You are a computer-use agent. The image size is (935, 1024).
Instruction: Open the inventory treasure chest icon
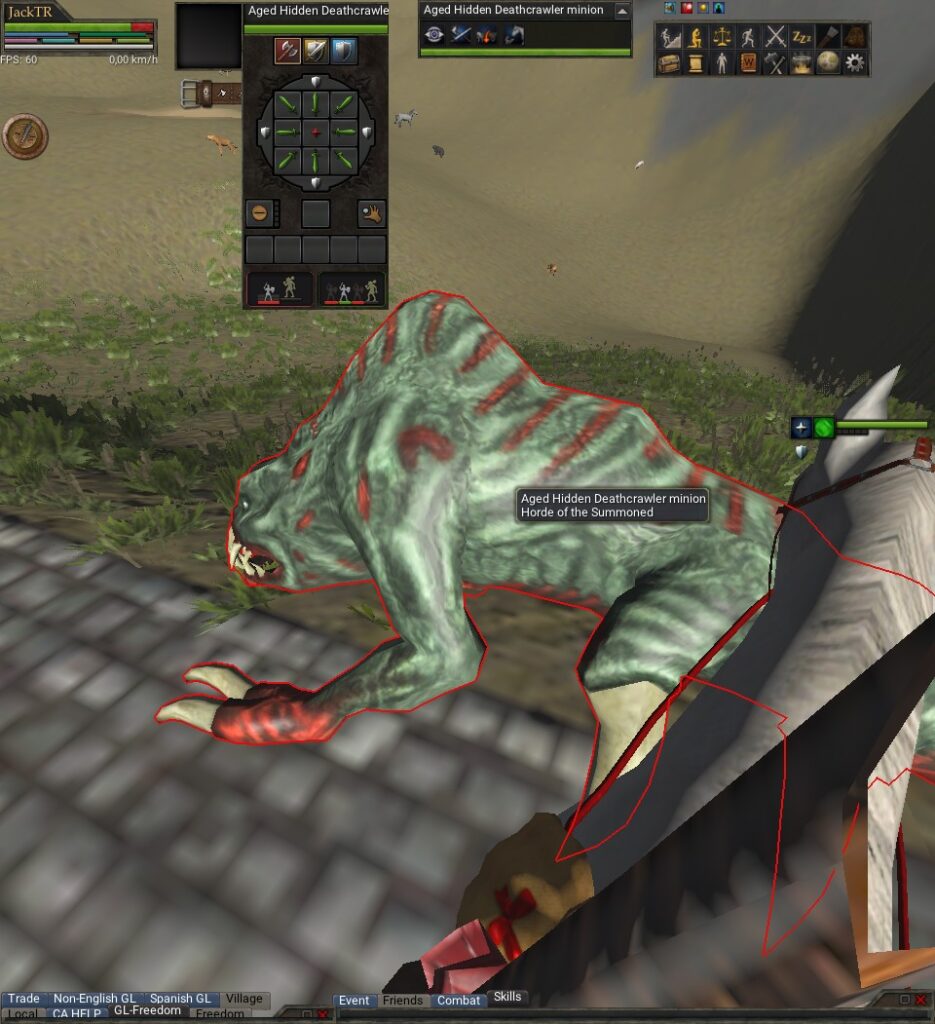(669, 63)
